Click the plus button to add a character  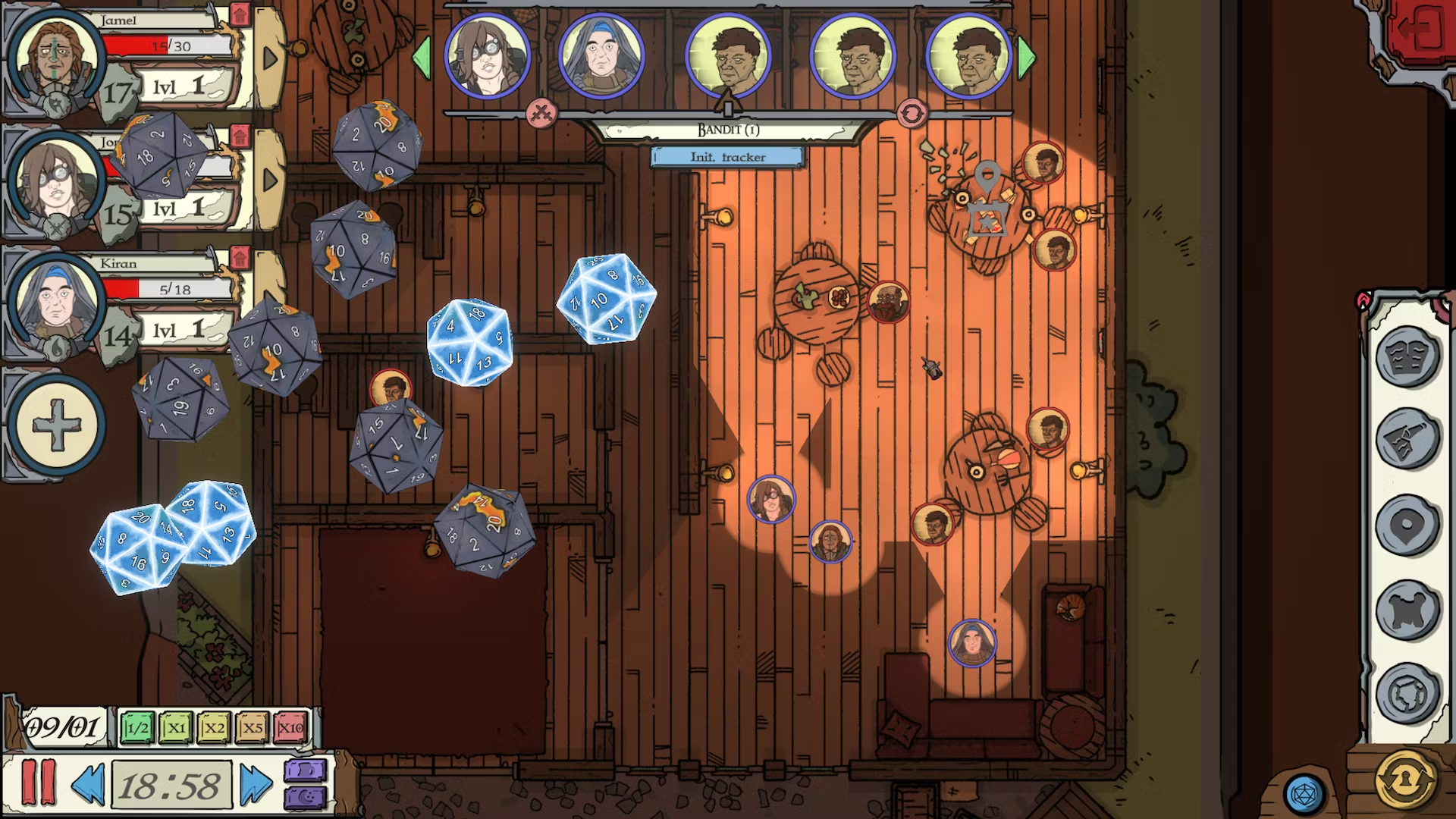55,425
